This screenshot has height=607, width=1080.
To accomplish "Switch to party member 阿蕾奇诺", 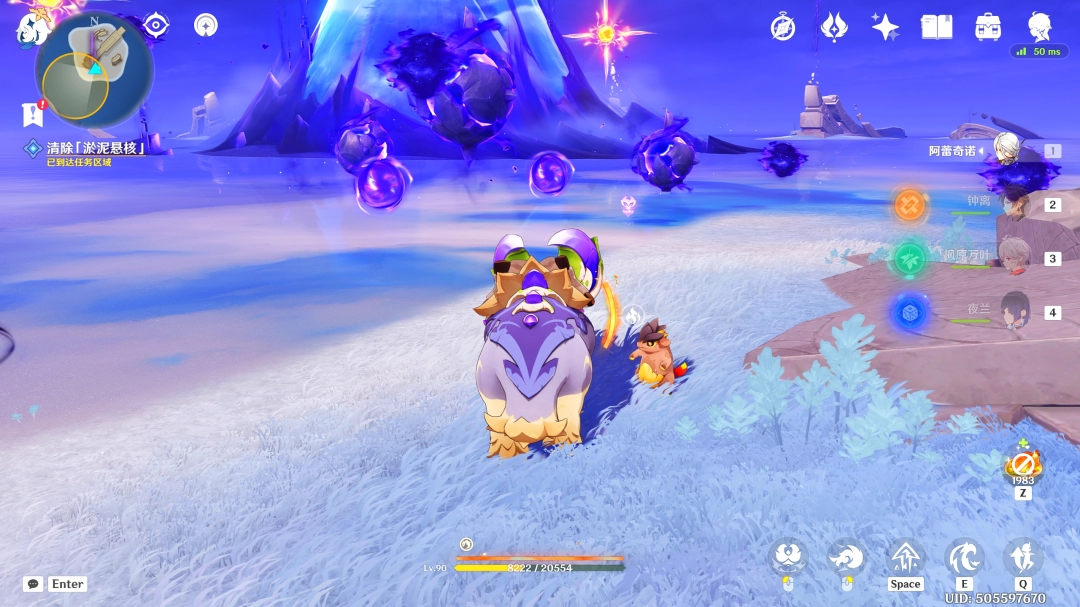I will (x=1006, y=150).
